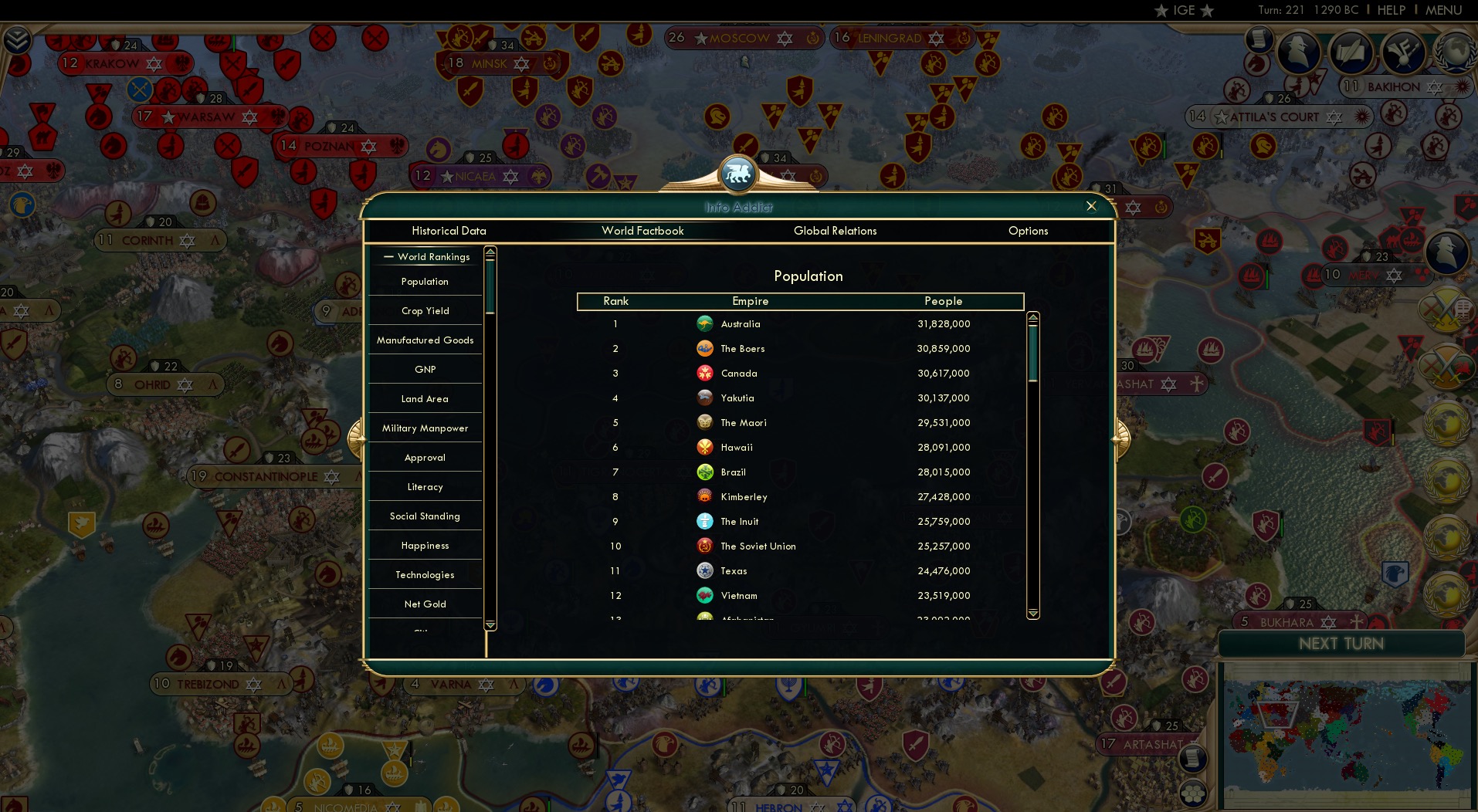
Task: Click the Soviet Union hammer-and-sickle icon
Action: 705,546
